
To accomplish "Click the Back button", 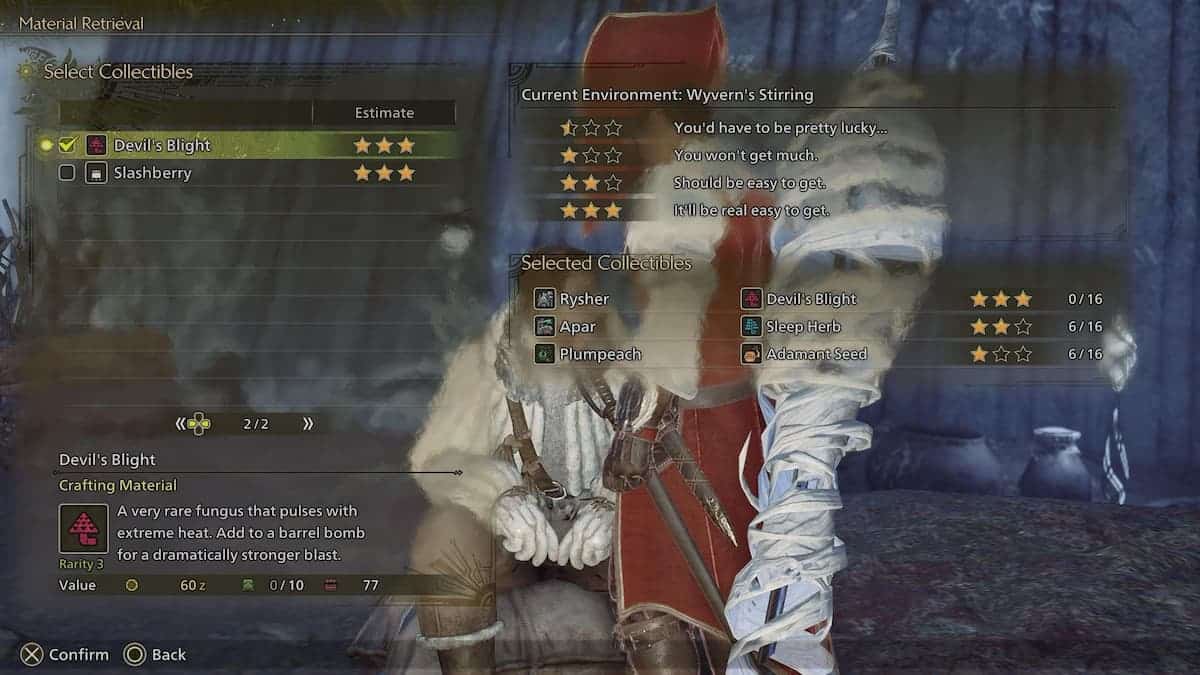I will [156, 655].
